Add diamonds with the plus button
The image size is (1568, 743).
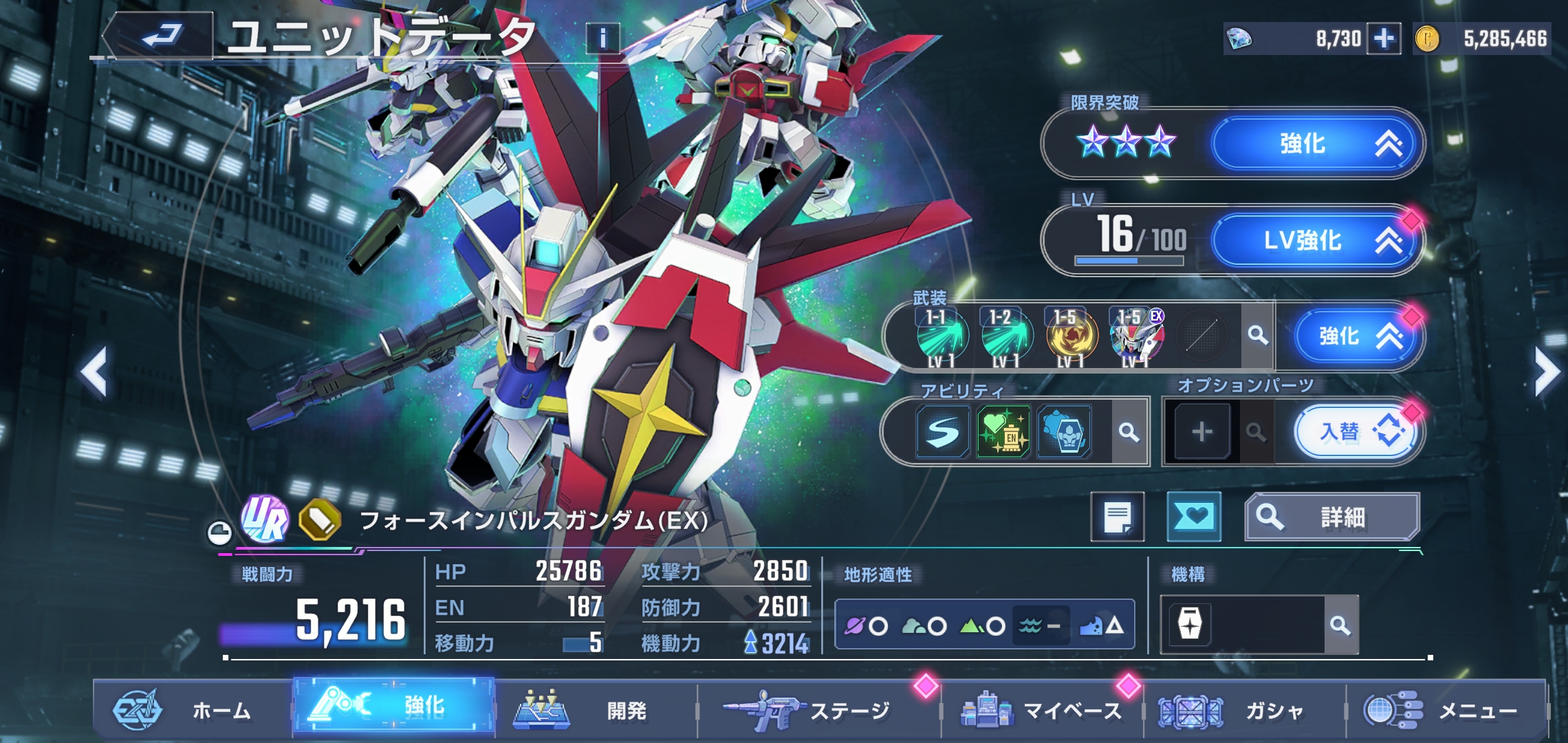pyautogui.click(x=1384, y=39)
